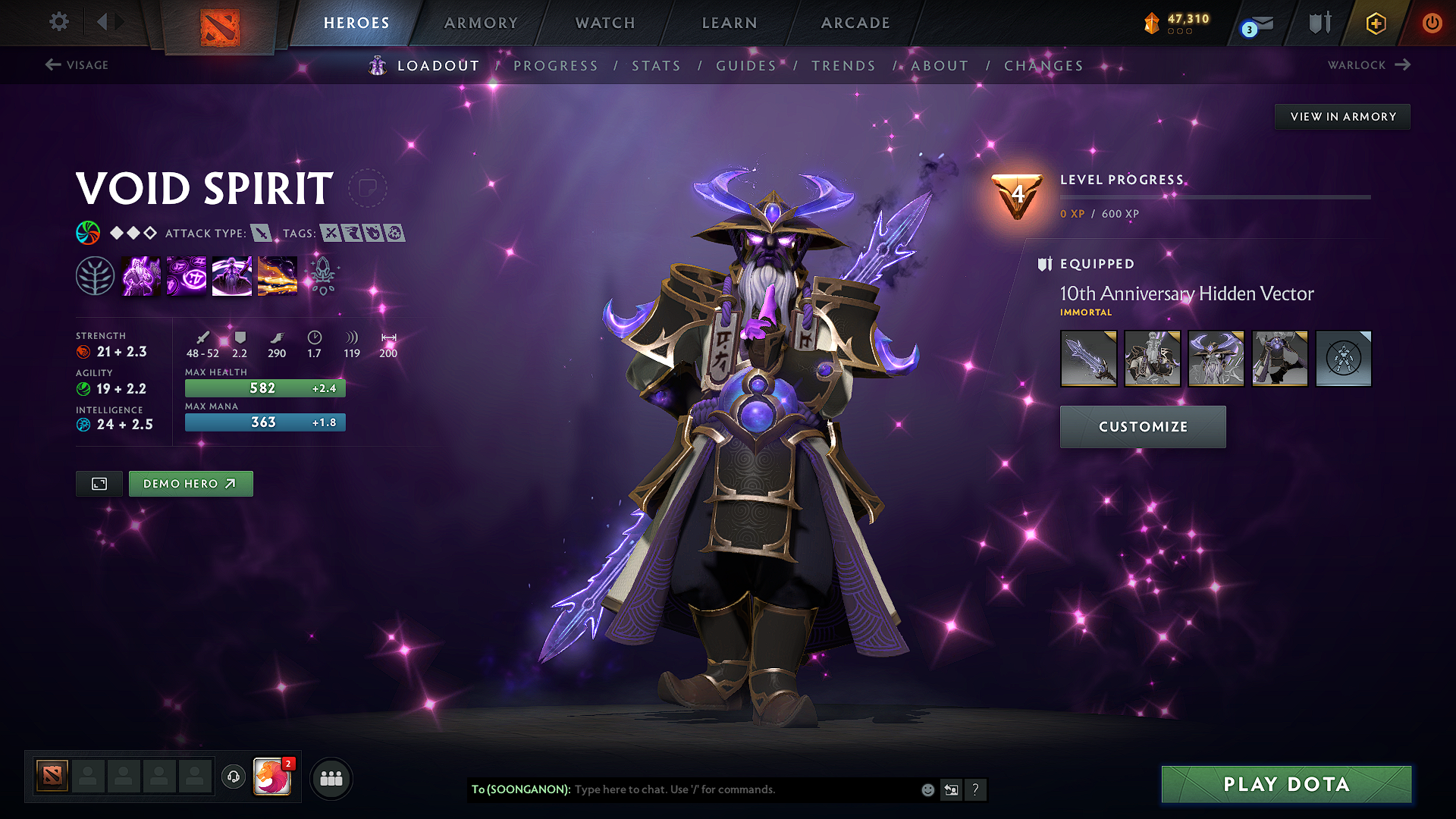Click the Dota Plus golden plus icon
The image size is (1456, 819).
(x=1375, y=24)
